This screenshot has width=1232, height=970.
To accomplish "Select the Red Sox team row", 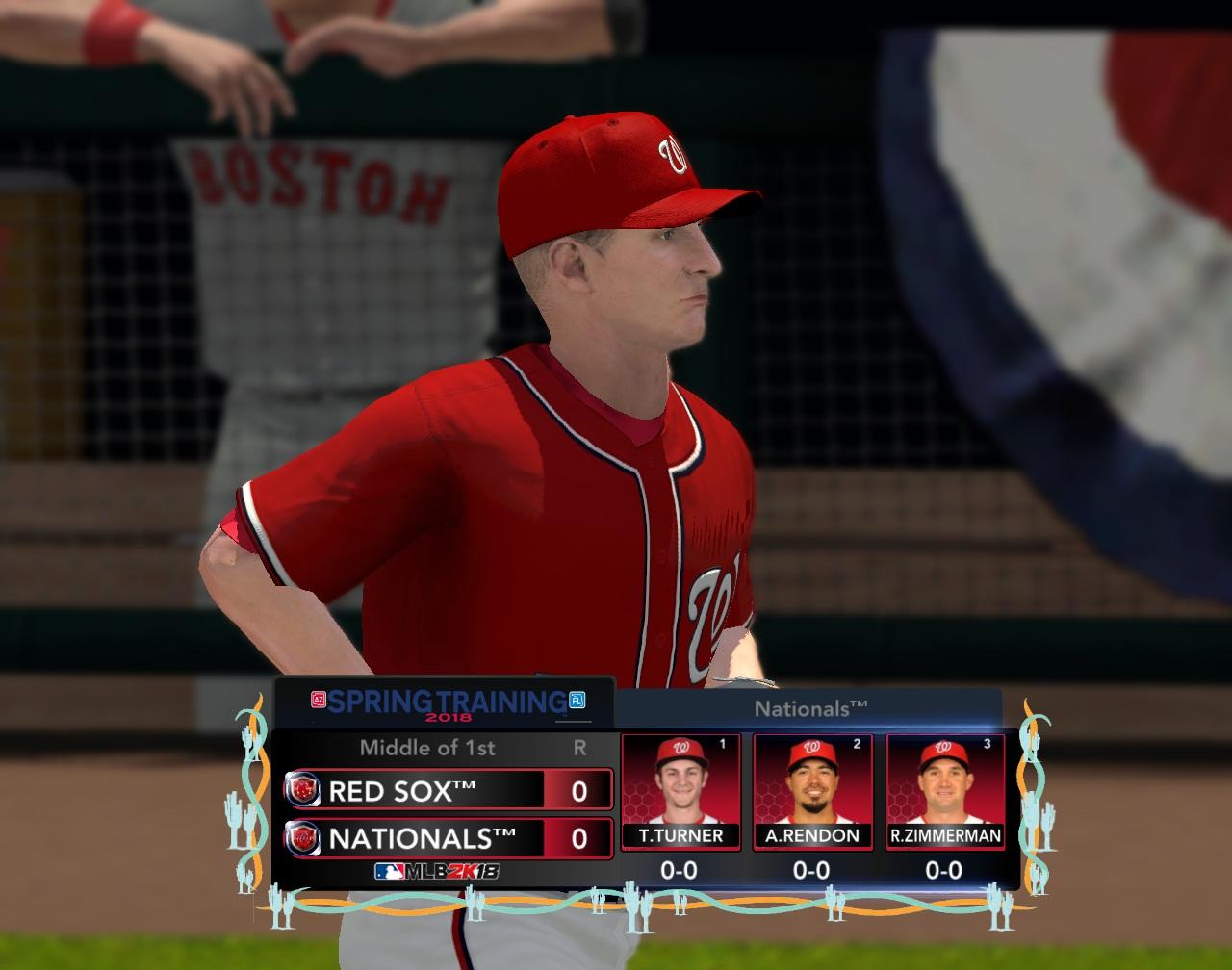I will tap(448, 790).
